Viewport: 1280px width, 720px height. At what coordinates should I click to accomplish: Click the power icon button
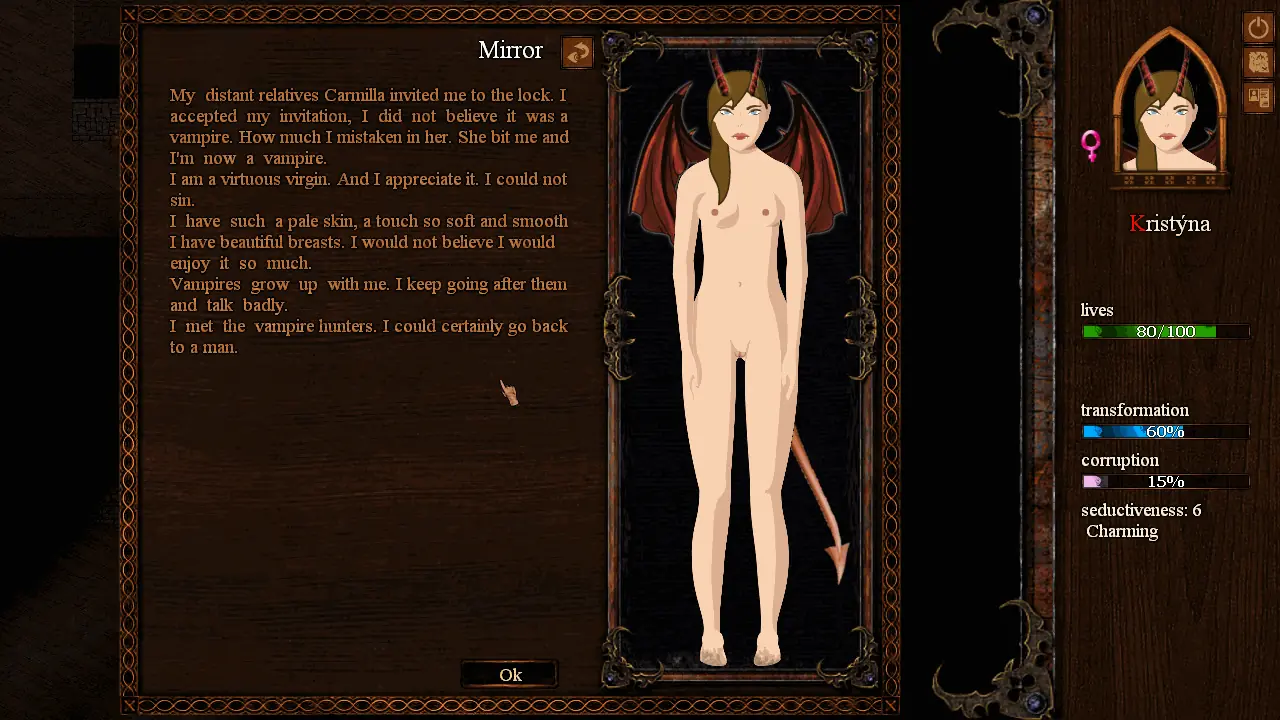[1257, 27]
